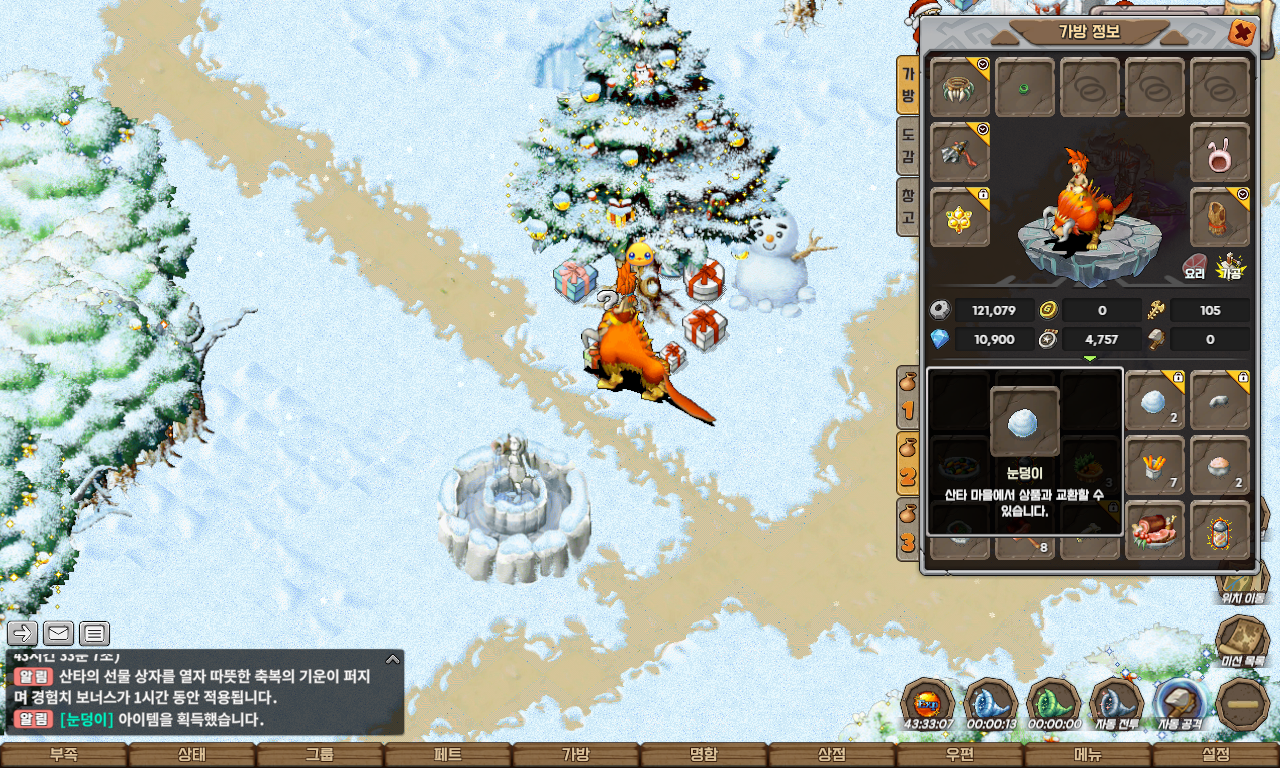The width and height of the screenshot is (1280, 768).
Task: Open the 상점 shop menu
Action: click(x=832, y=755)
